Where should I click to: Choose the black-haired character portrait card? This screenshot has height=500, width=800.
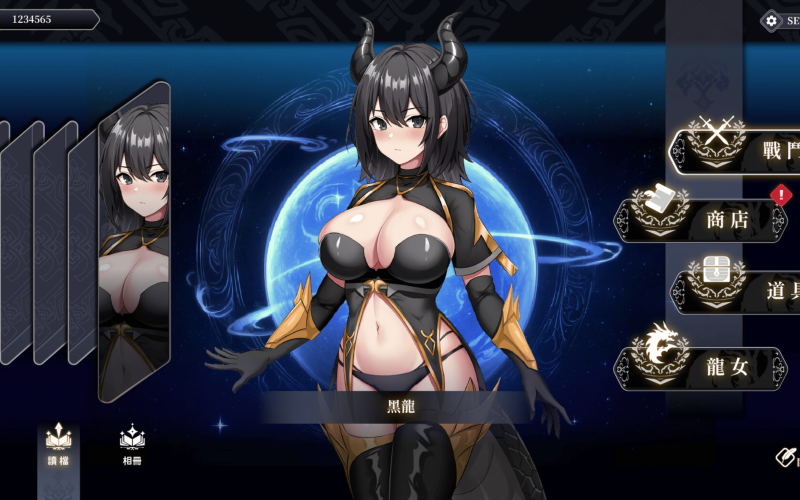[x=134, y=240]
